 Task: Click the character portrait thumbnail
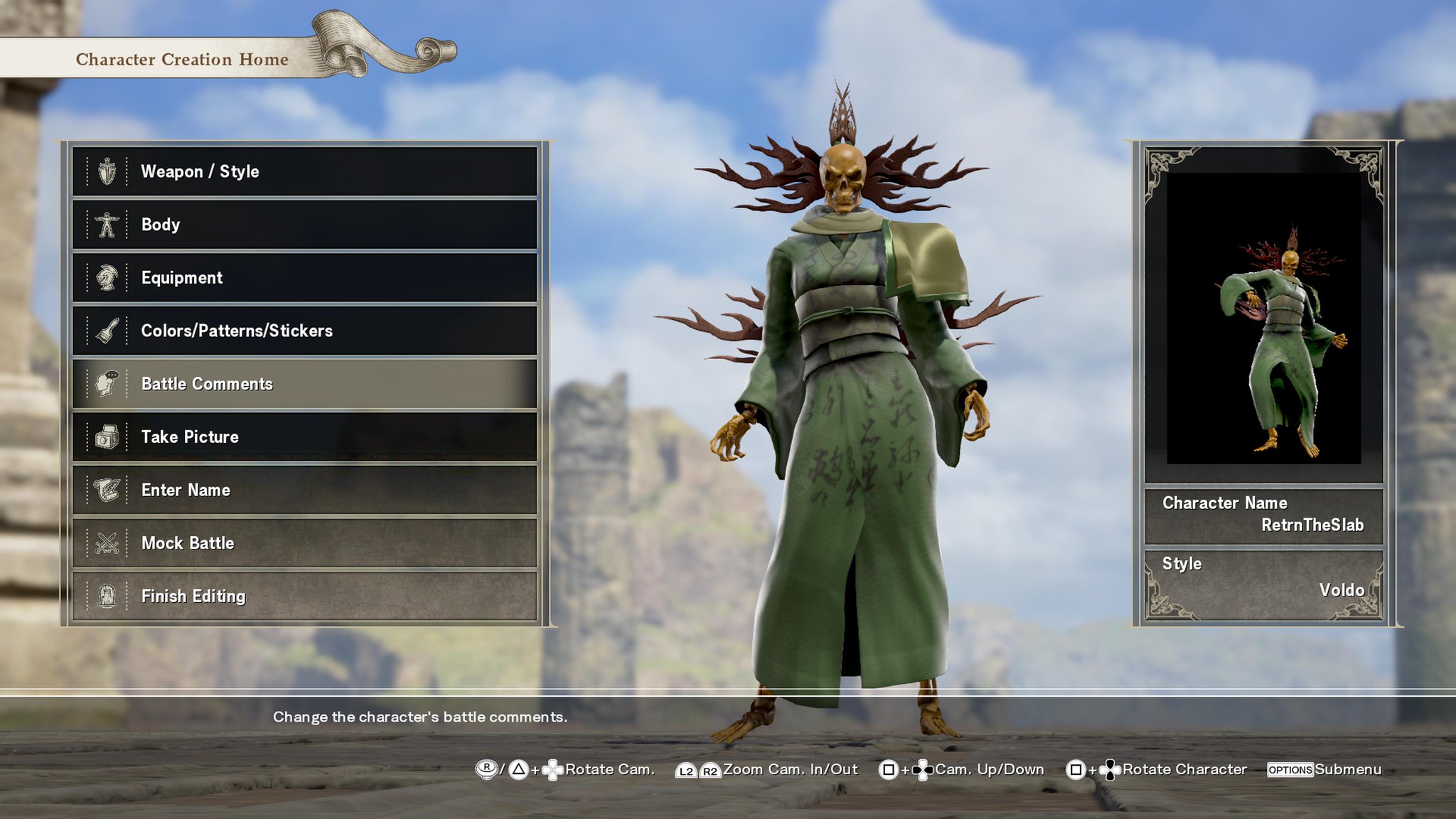click(1263, 318)
